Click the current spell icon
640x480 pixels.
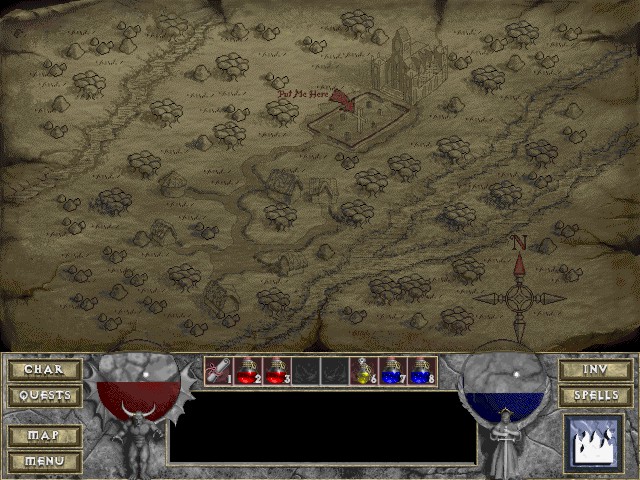tap(594, 441)
